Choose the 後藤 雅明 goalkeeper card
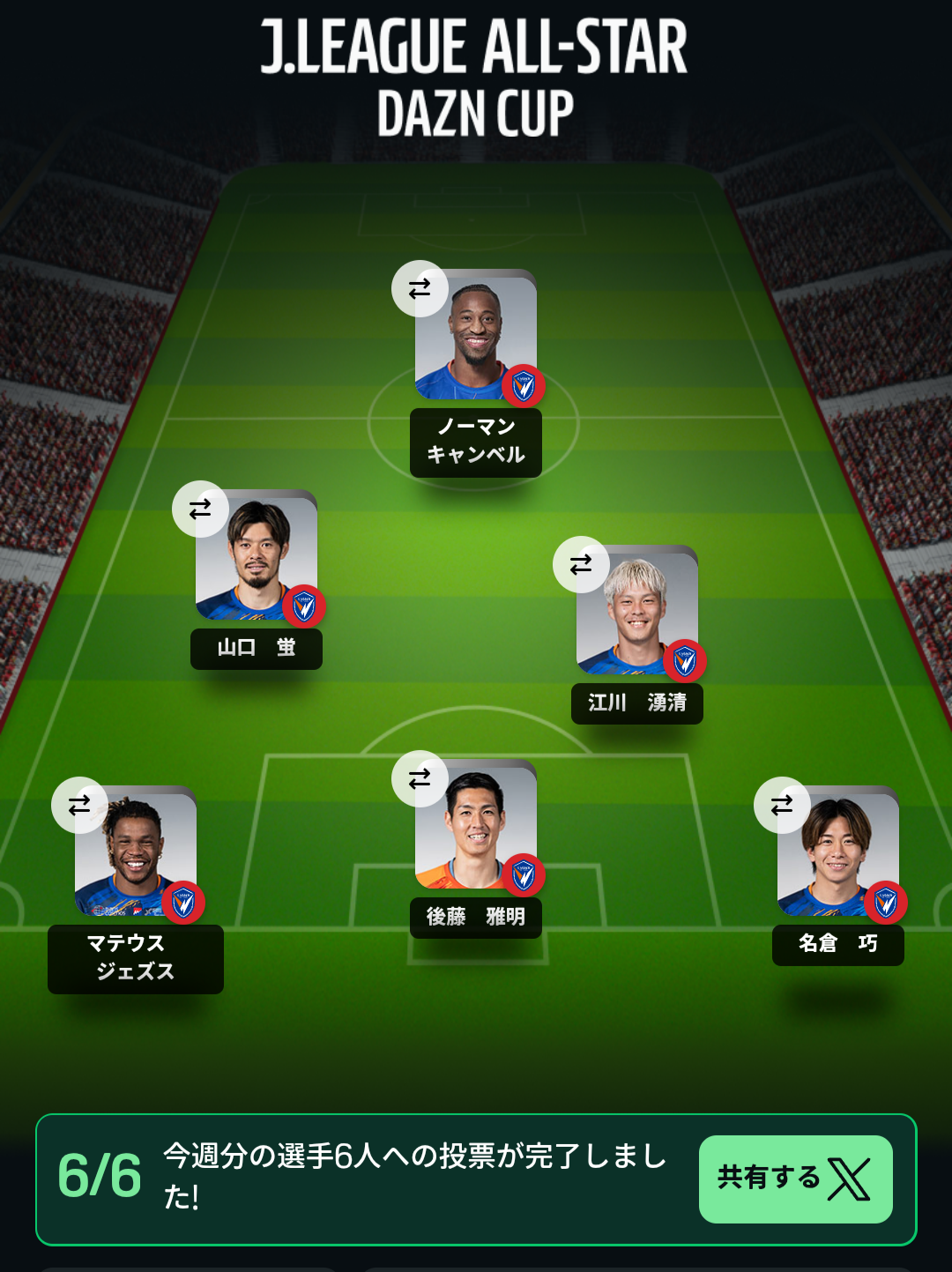This screenshot has width=952, height=1272. click(x=476, y=829)
